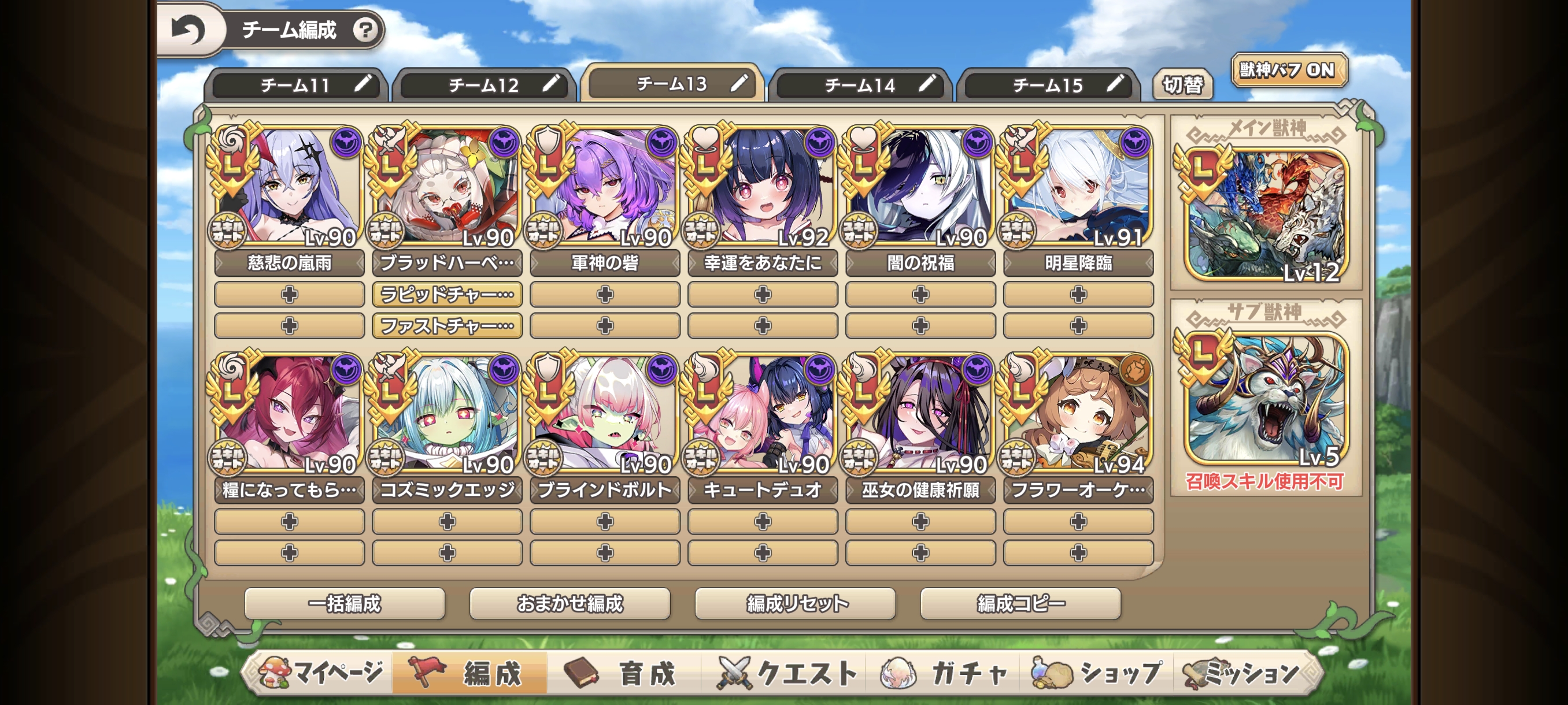The height and width of the screenshot is (705, 1568).
Task: Click the 一括編成 button
Action: point(345,603)
